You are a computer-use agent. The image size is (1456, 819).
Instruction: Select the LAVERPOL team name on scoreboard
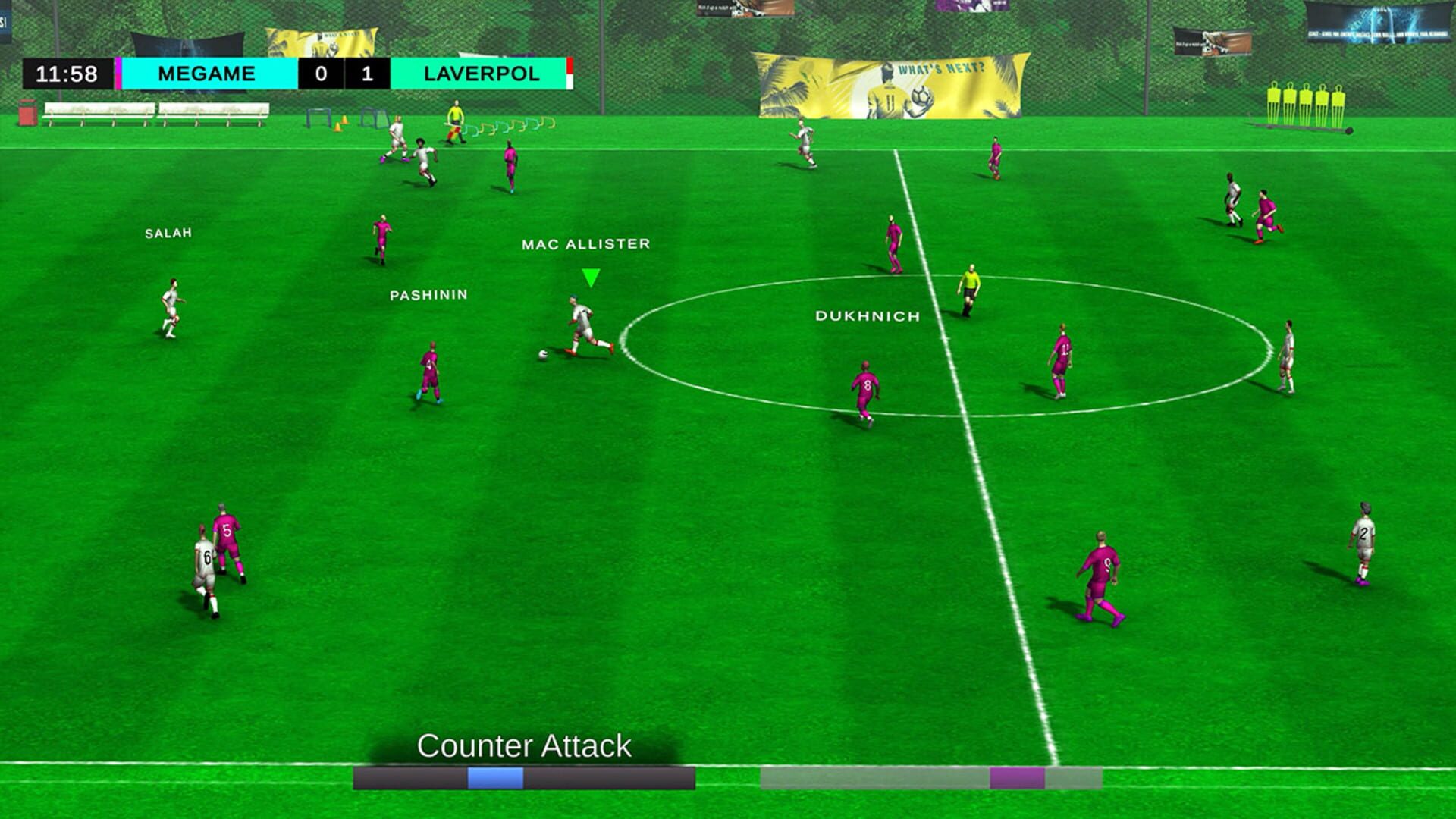[x=482, y=73]
